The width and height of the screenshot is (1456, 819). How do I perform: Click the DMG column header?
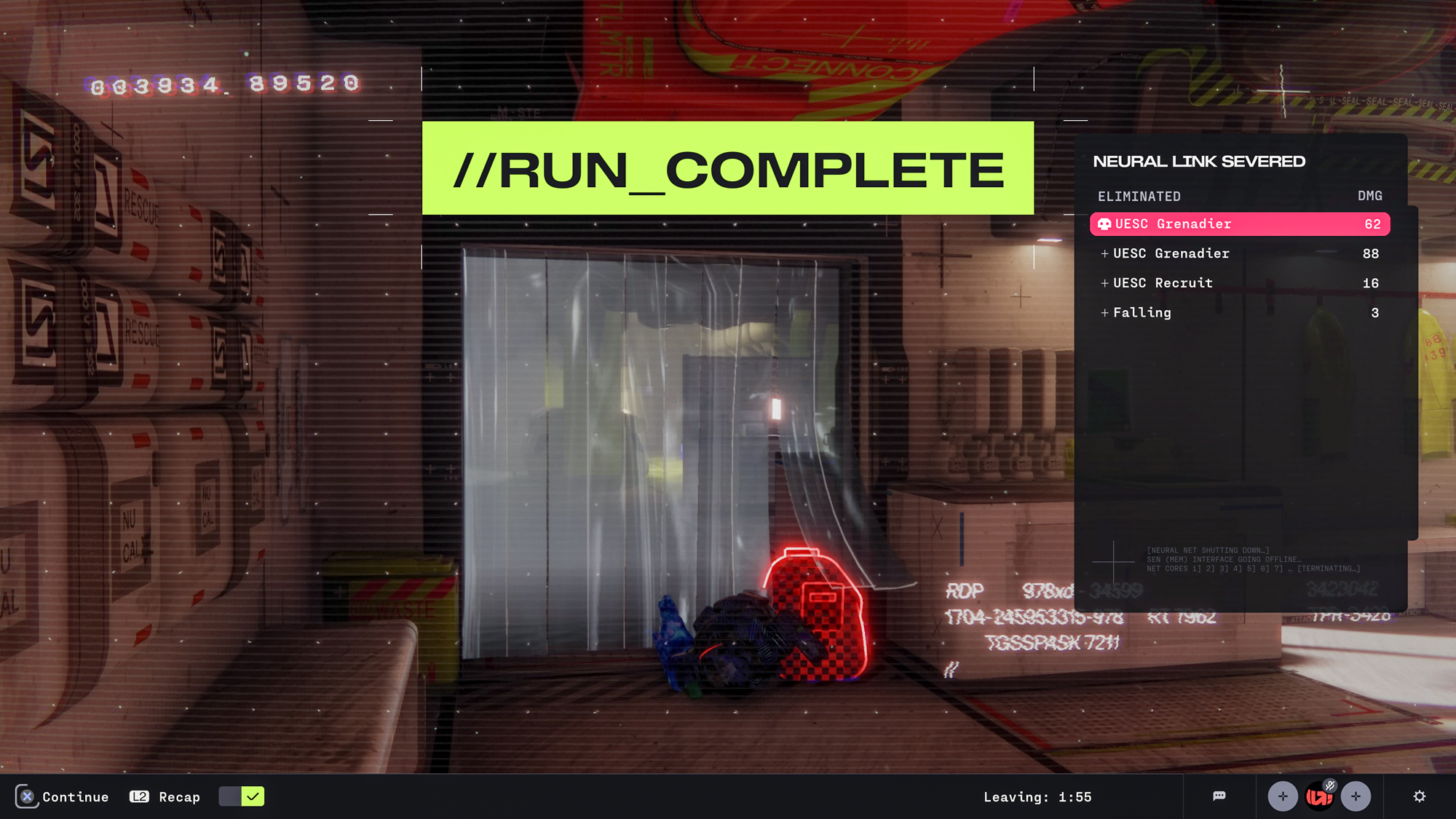(x=1369, y=196)
